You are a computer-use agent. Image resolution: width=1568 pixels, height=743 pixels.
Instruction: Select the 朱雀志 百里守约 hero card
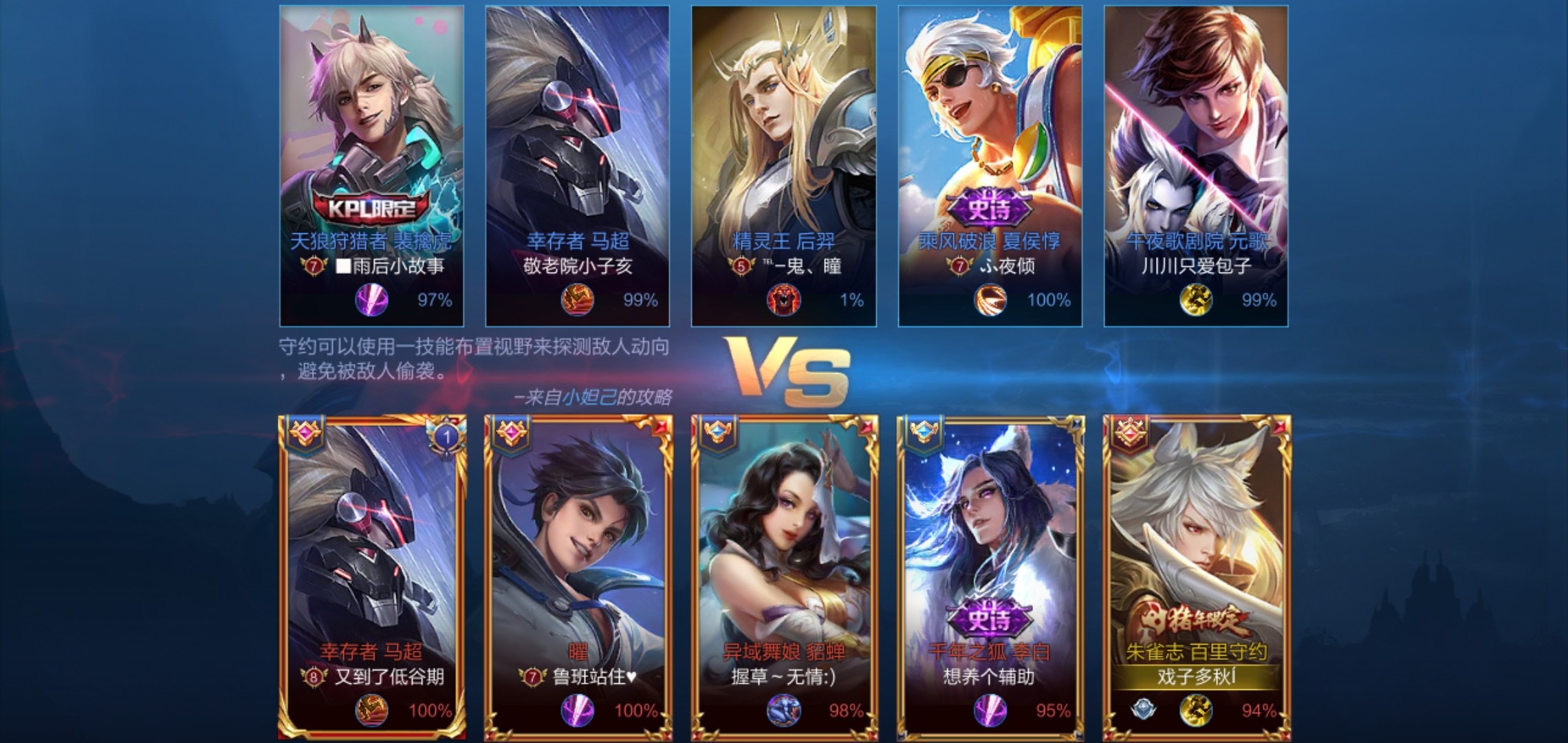[1197, 577]
